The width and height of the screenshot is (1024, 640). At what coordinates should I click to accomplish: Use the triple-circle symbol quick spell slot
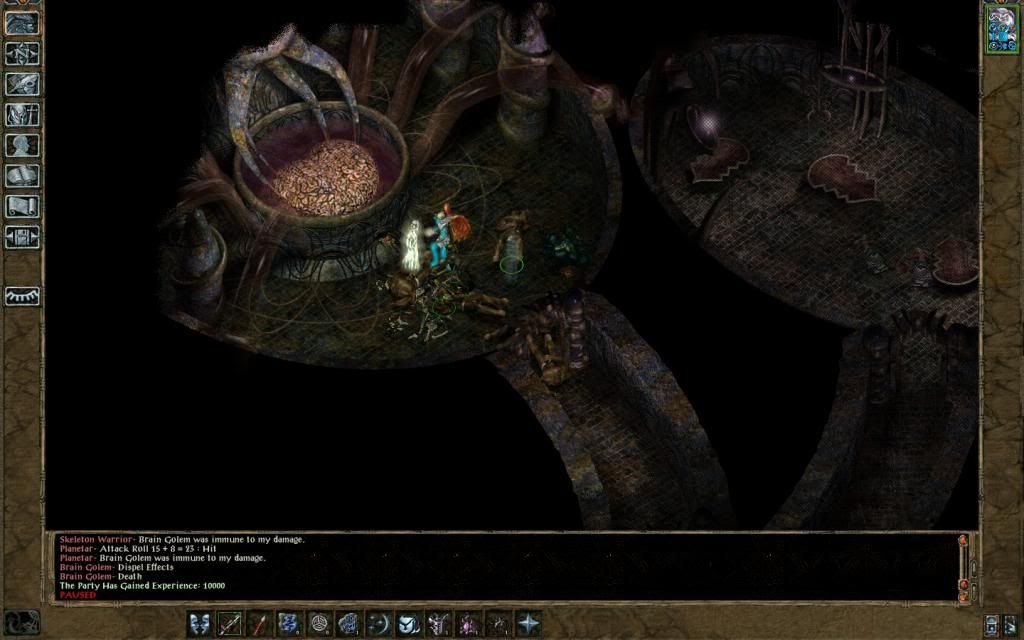tap(319, 624)
